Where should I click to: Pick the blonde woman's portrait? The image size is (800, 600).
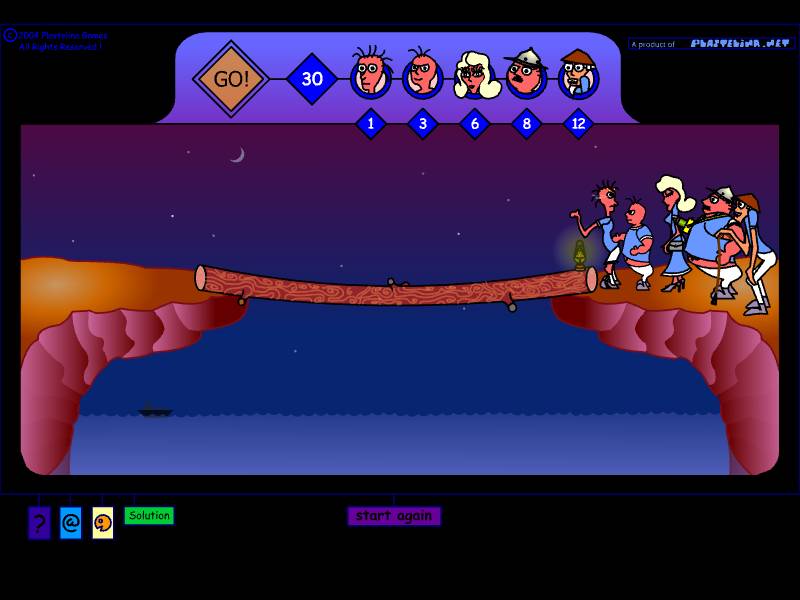pos(475,75)
